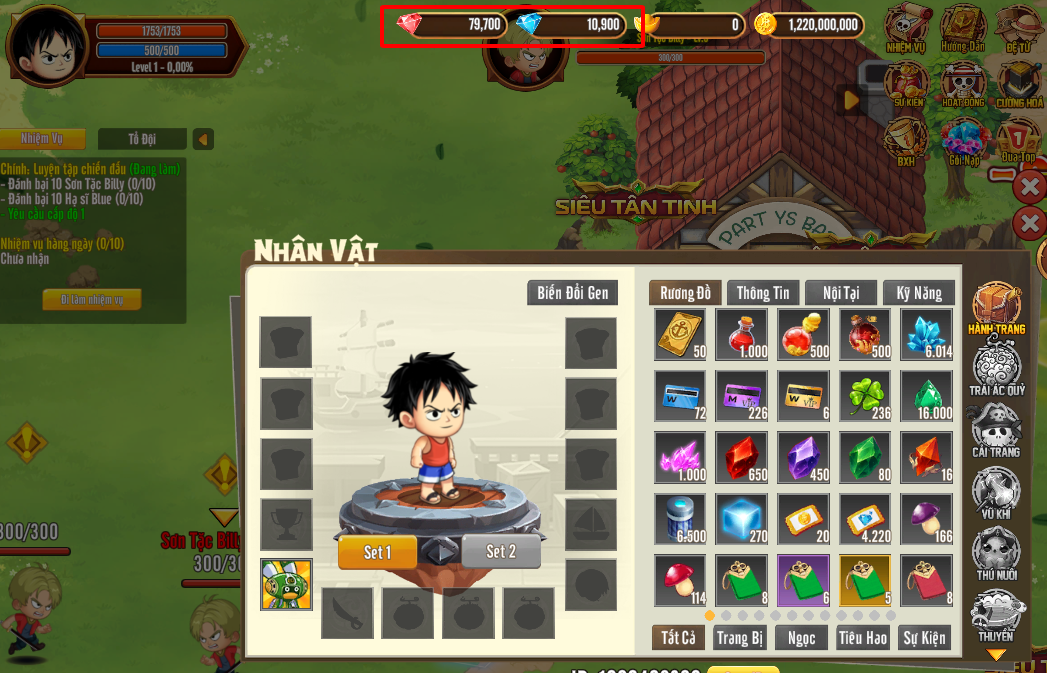Open the Cải Trang costume section
Image resolution: width=1047 pixels, height=673 pixels.
click(996, 432)
